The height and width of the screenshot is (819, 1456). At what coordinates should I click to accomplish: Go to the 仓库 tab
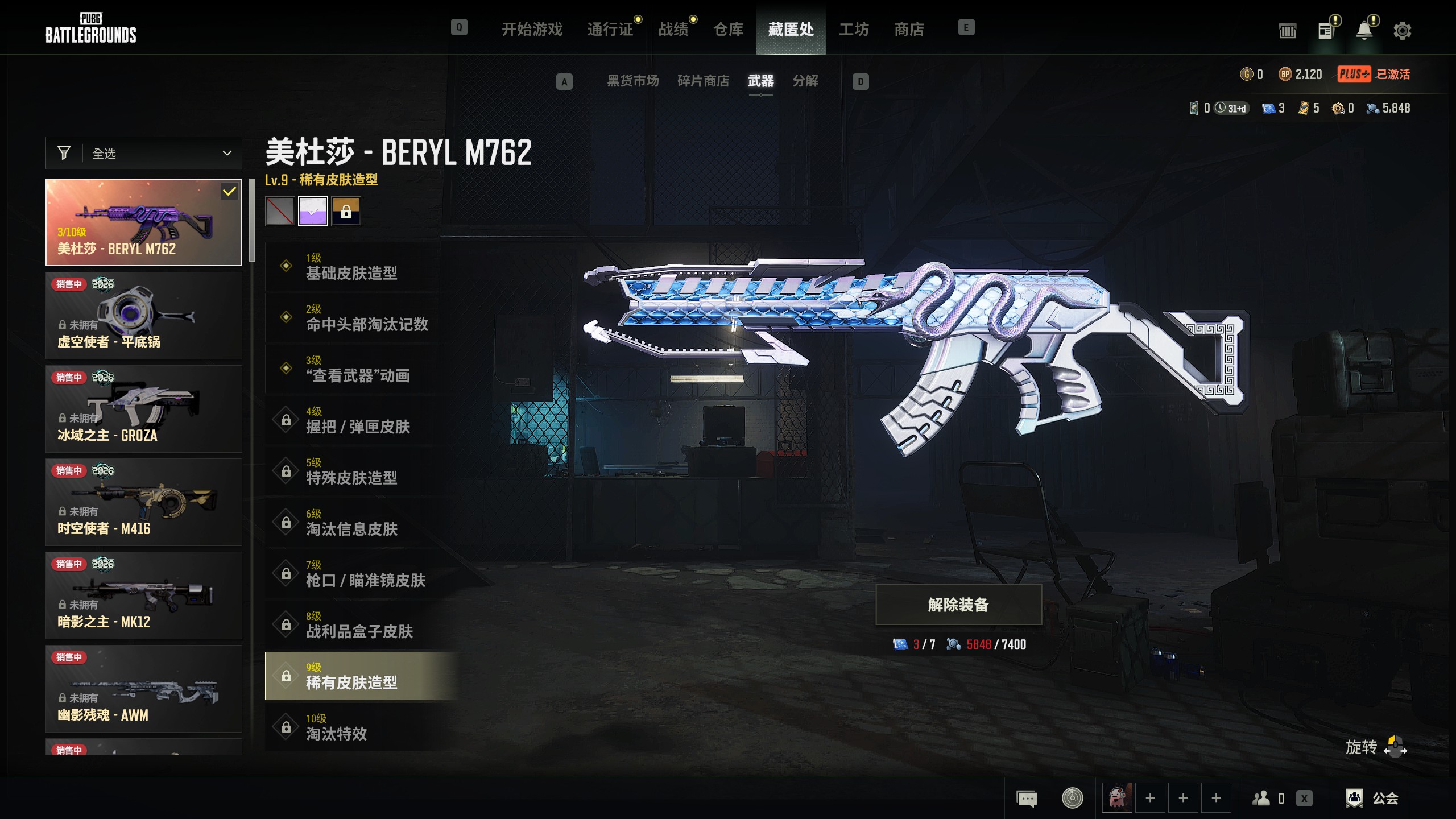[x=728, y=29]
